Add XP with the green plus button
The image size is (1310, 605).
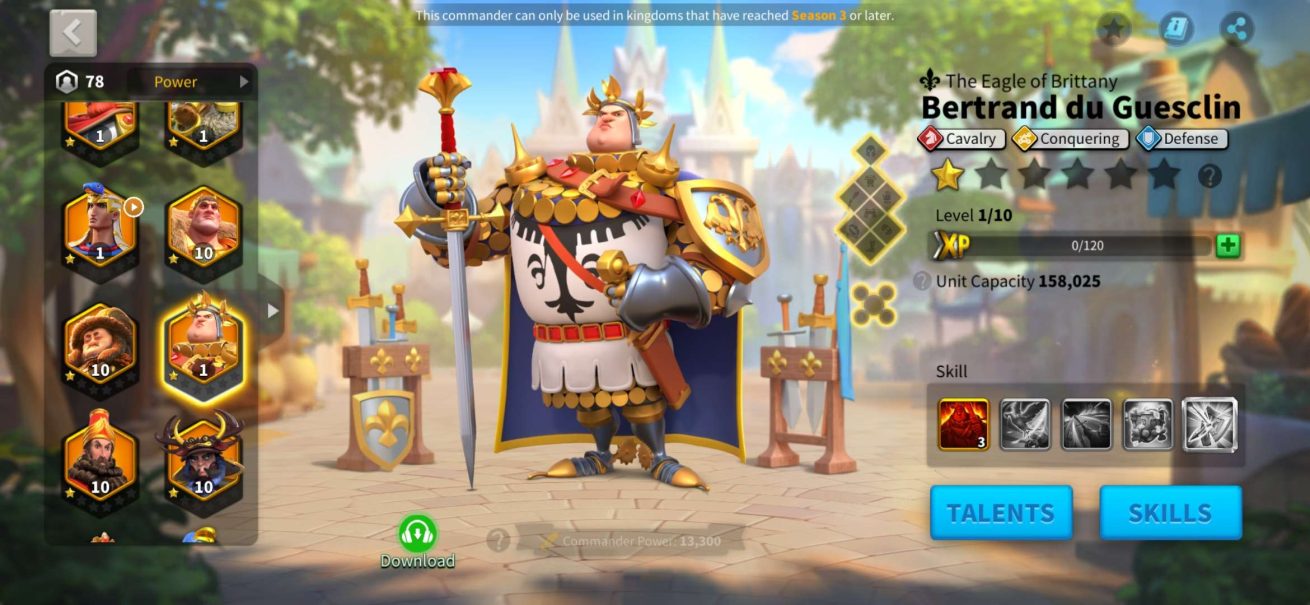point(1228,246)
